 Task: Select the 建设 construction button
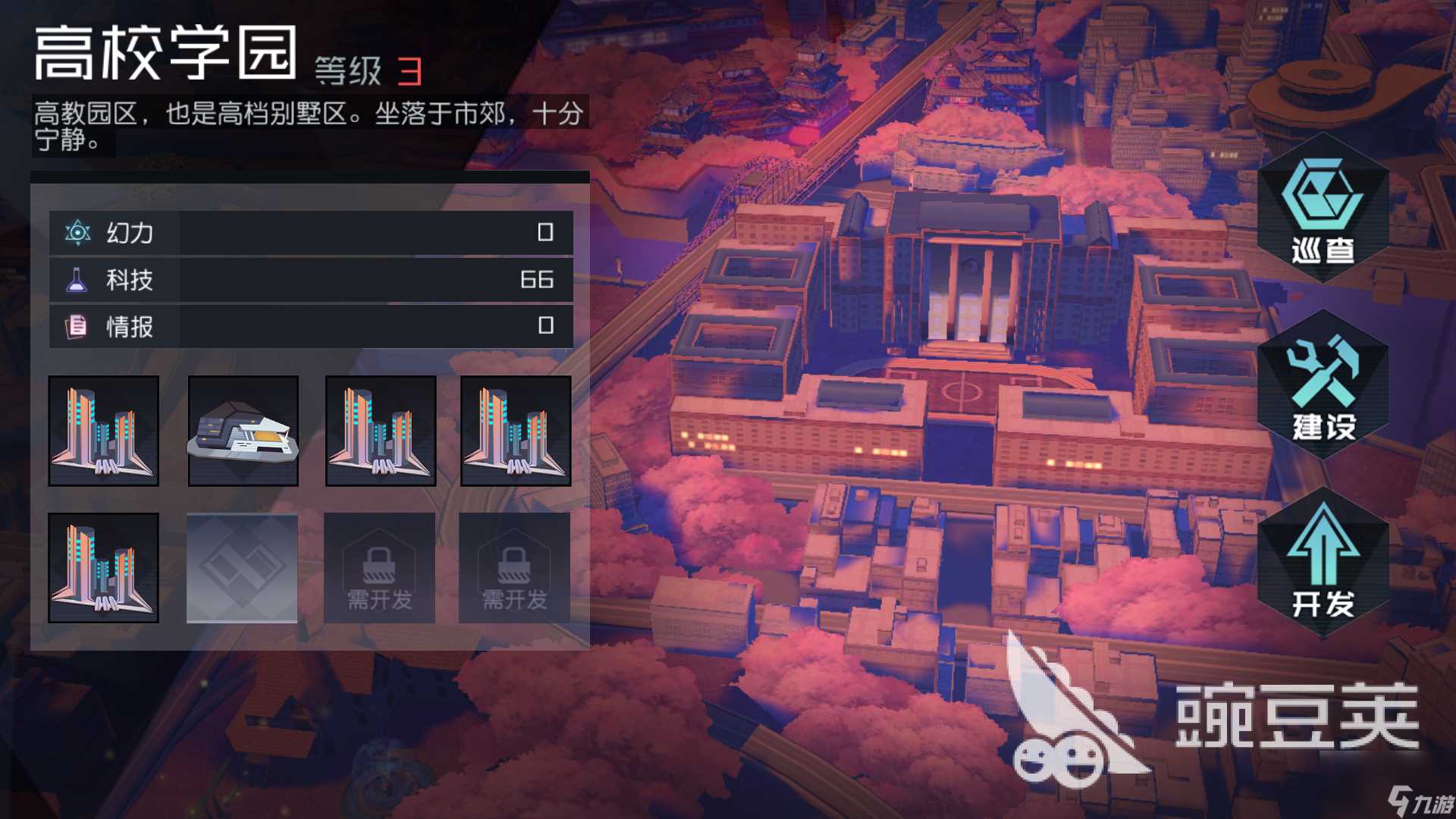(x=1323, y=387)
